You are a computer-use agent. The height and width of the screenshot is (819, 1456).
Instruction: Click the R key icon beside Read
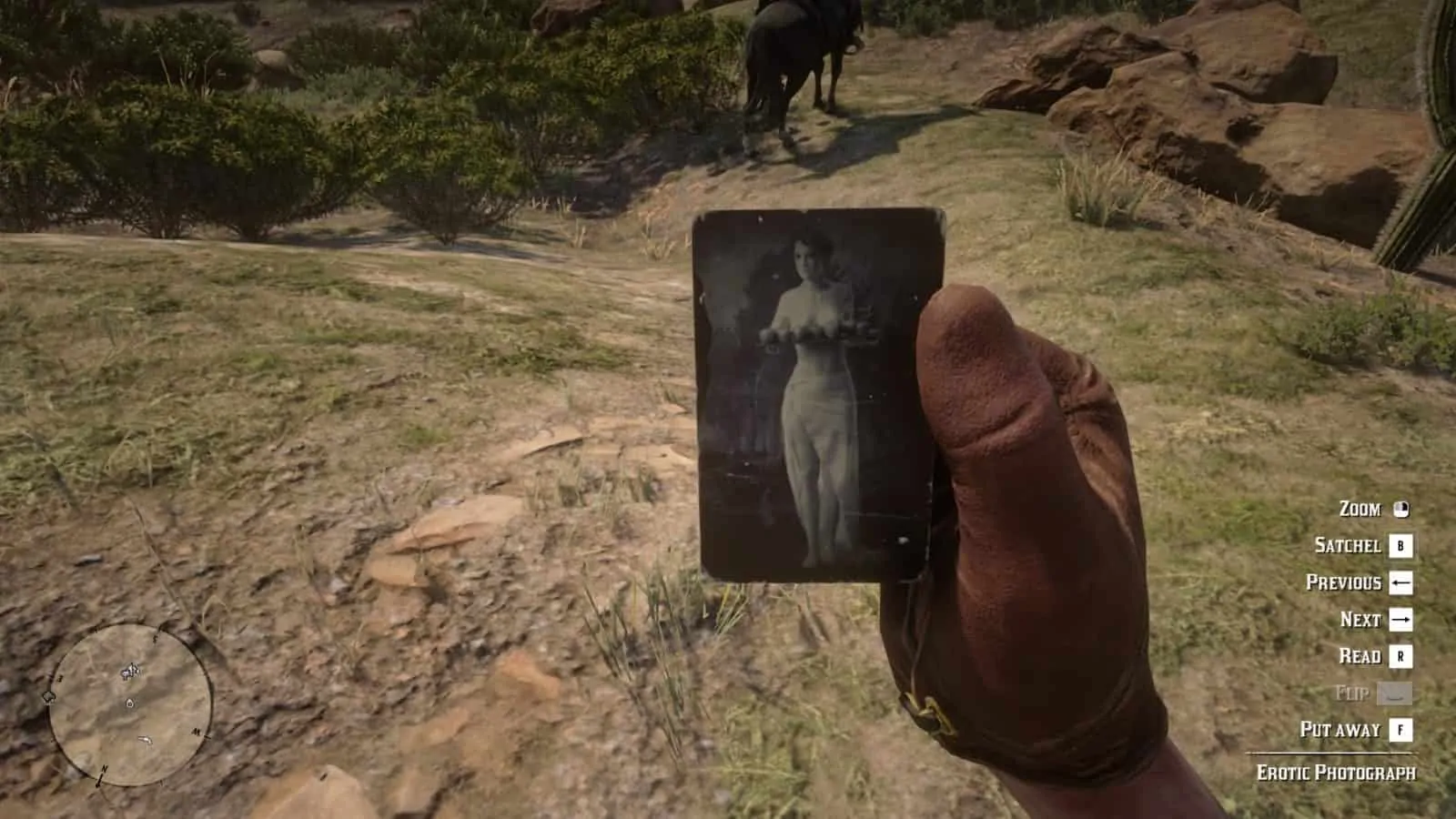(x=1400, y=656)
